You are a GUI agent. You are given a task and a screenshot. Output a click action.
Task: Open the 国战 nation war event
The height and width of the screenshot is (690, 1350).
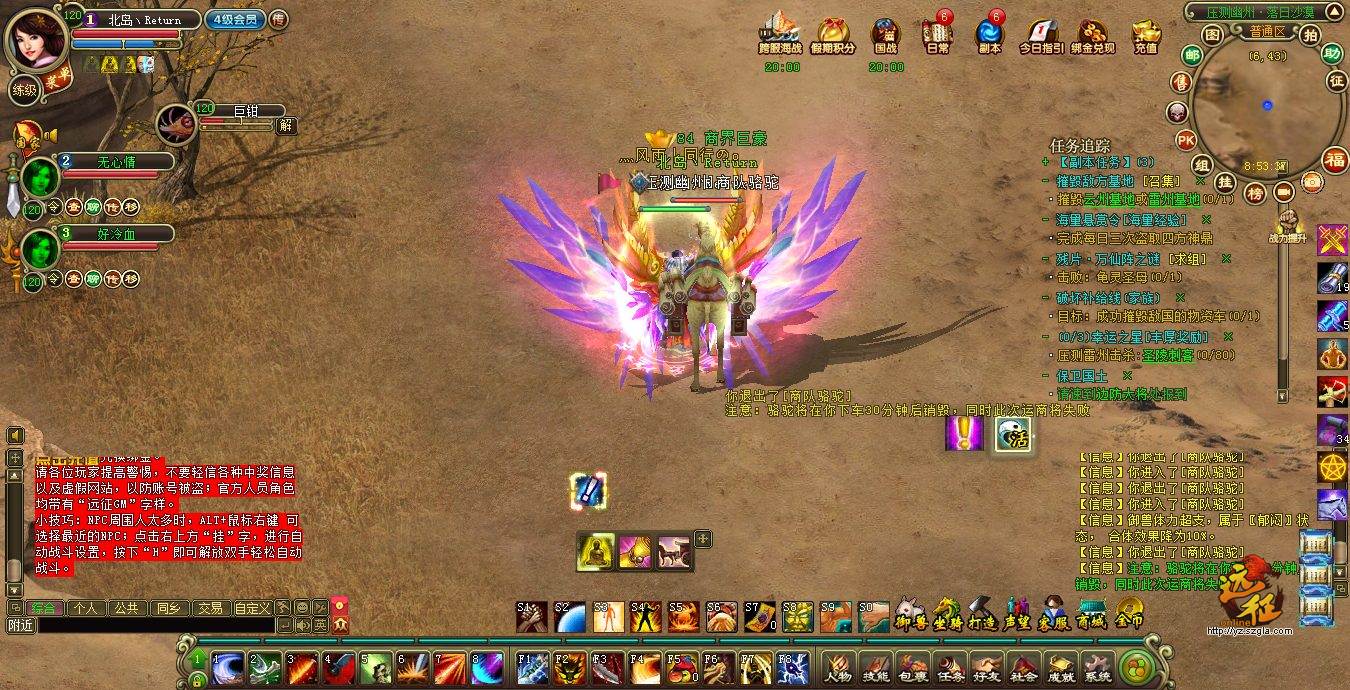point(885,35)
